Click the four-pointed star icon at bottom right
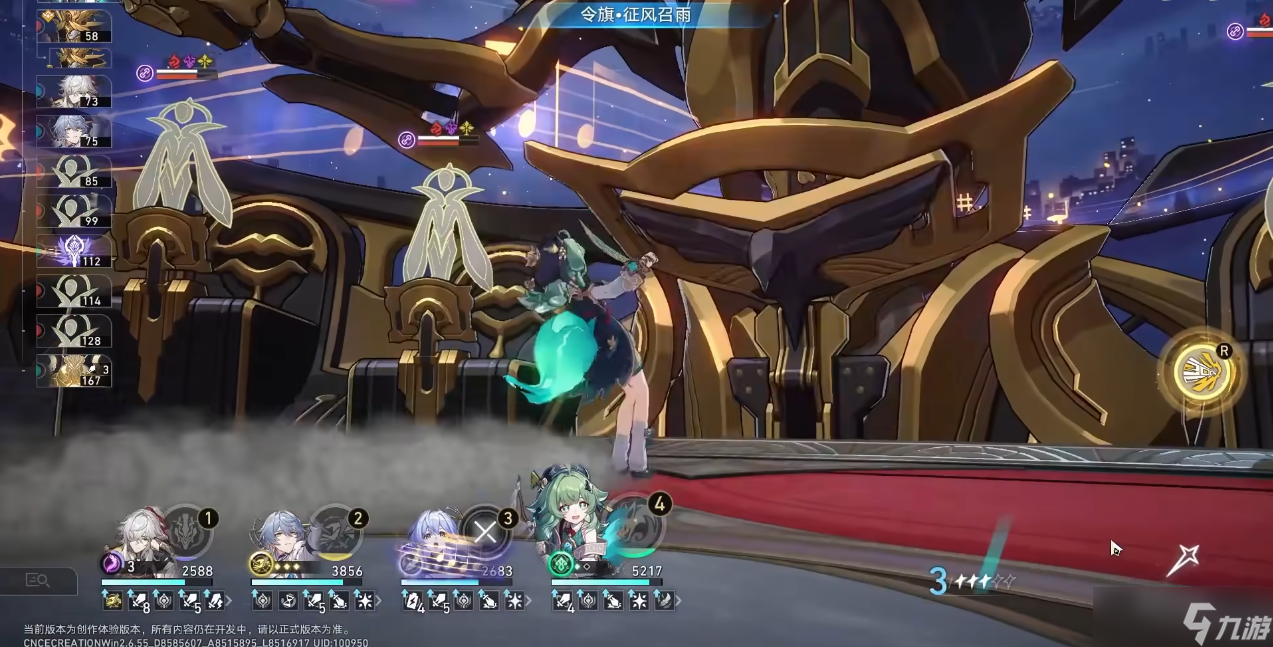Image resolution: width=1273 pixels, height=647 pixels. click(x=1183, y=561)
